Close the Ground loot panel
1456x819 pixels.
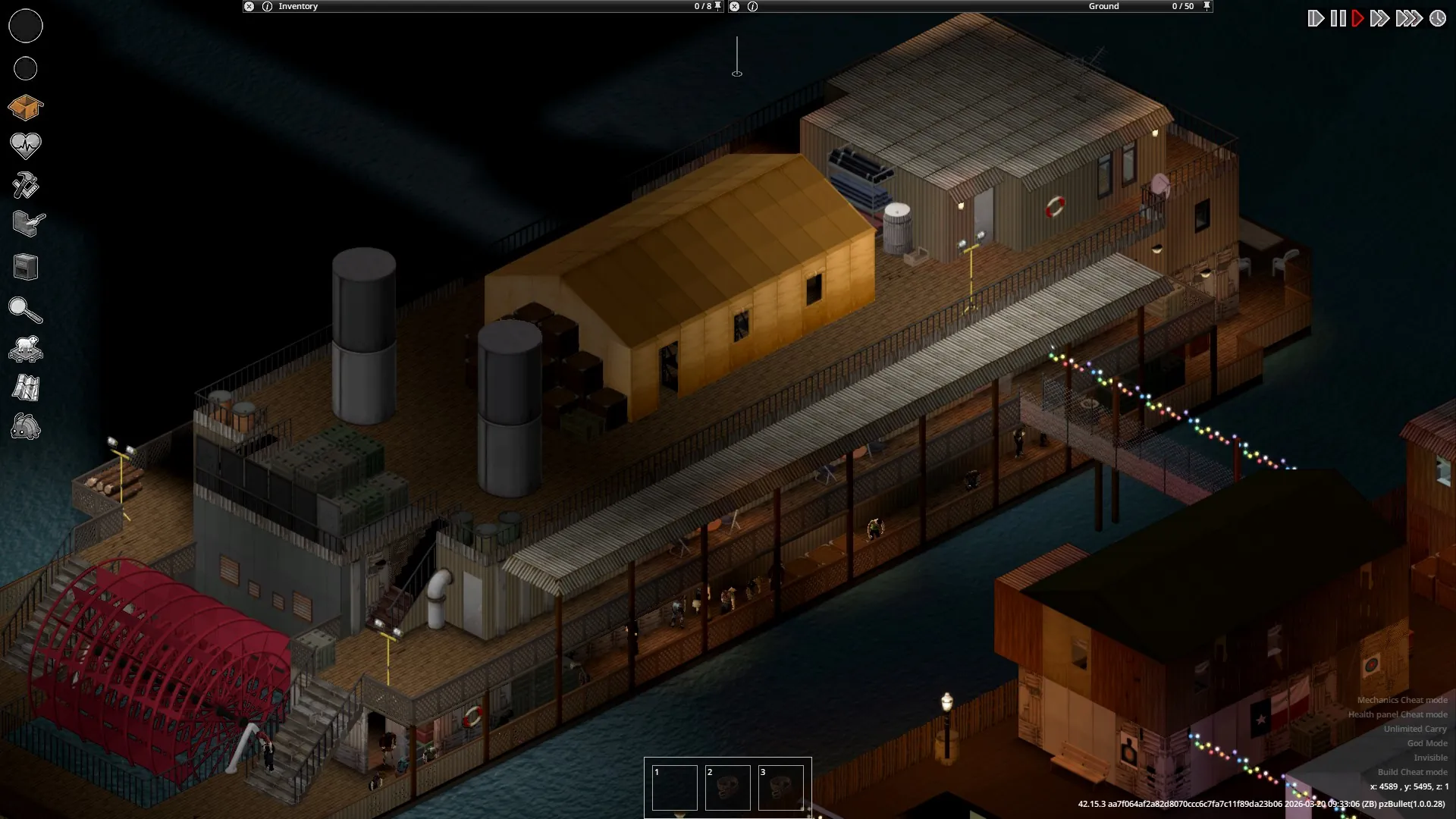734,6
